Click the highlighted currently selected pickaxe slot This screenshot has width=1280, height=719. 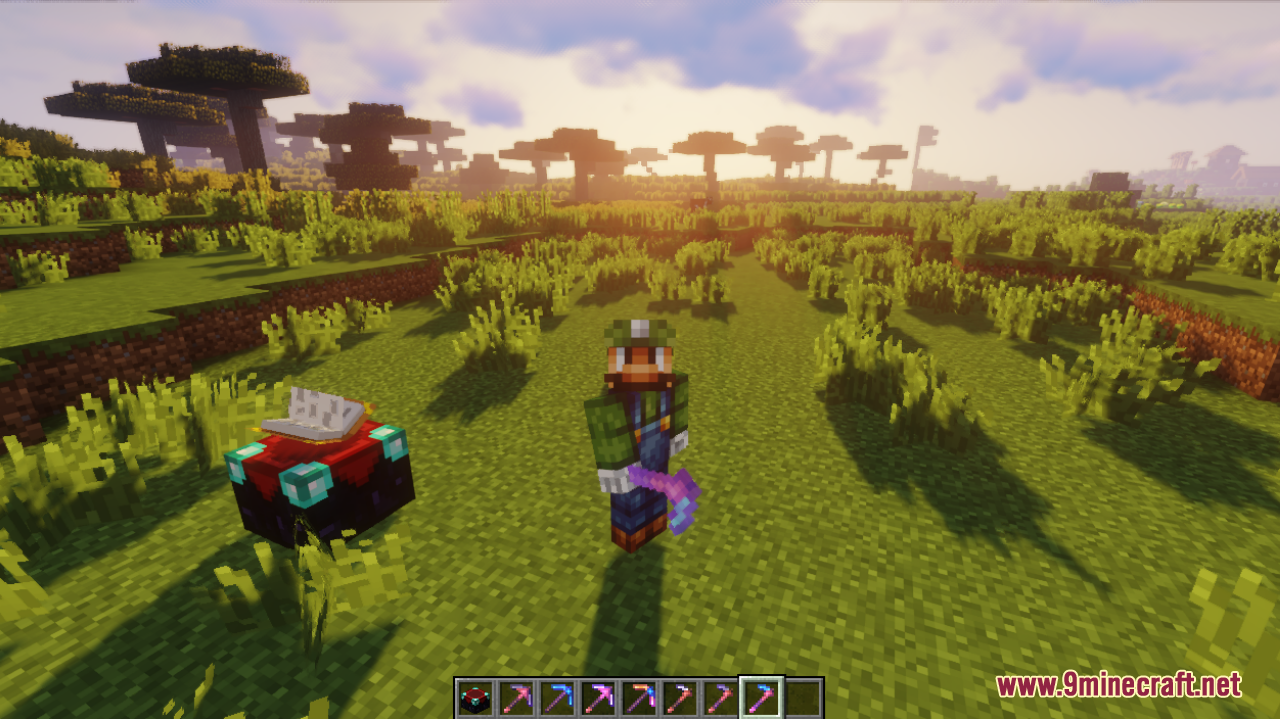pyautogui.click(x=761, y=698)
